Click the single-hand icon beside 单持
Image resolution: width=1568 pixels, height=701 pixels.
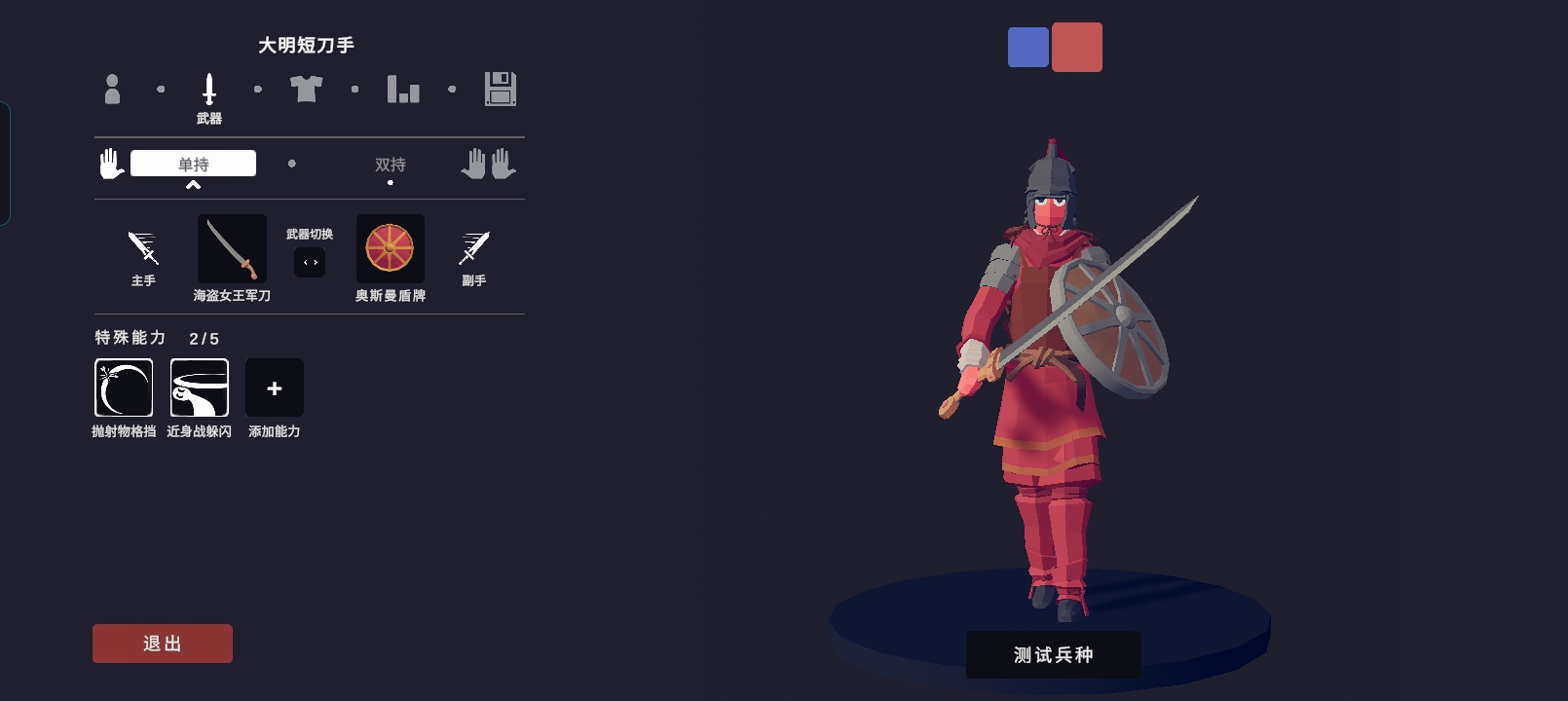pos(110,163)
